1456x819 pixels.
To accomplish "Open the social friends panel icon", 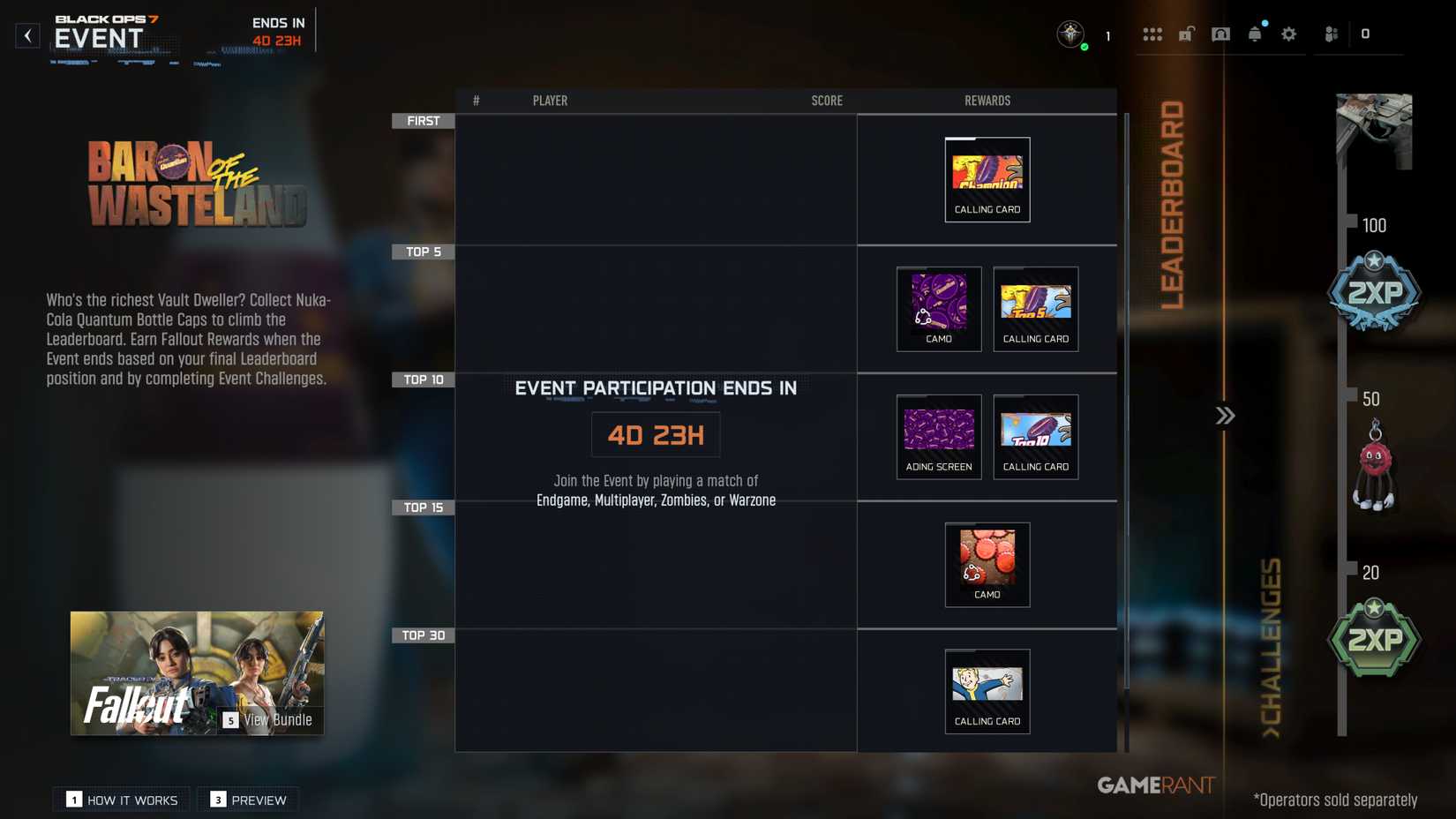I will click(x=1329, y=34).
